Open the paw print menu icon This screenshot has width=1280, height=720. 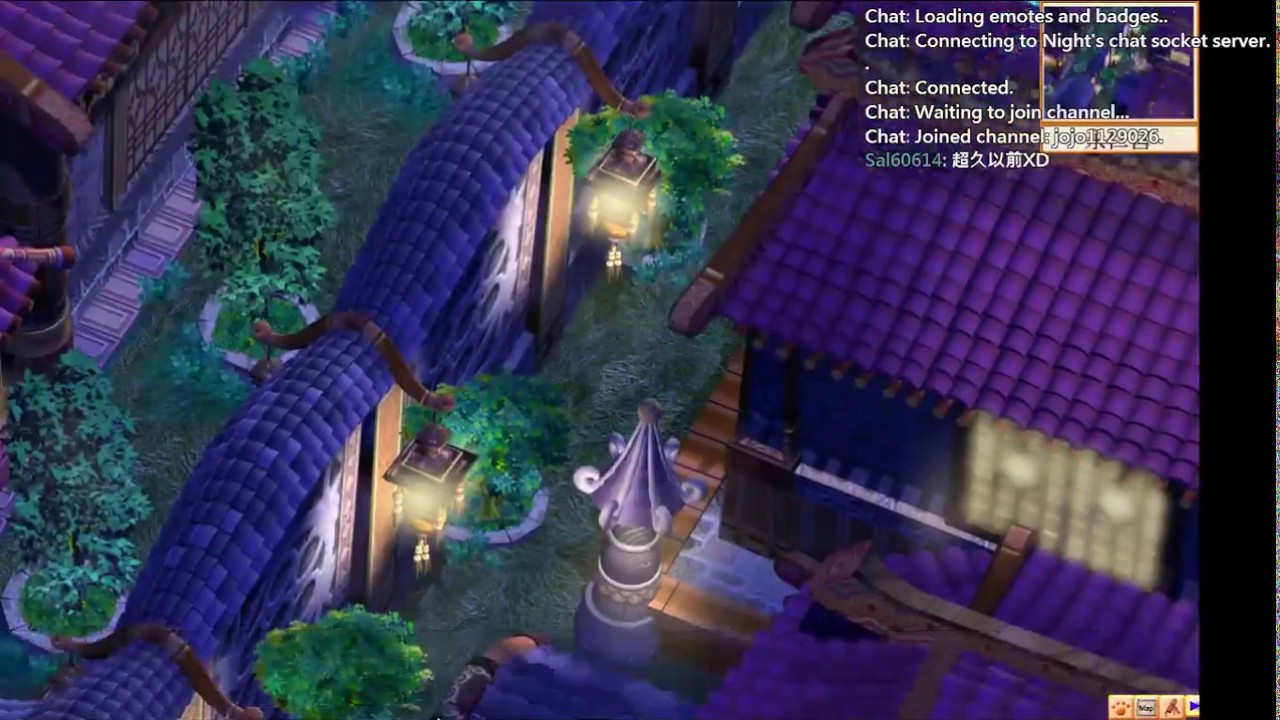(1122, 708)
